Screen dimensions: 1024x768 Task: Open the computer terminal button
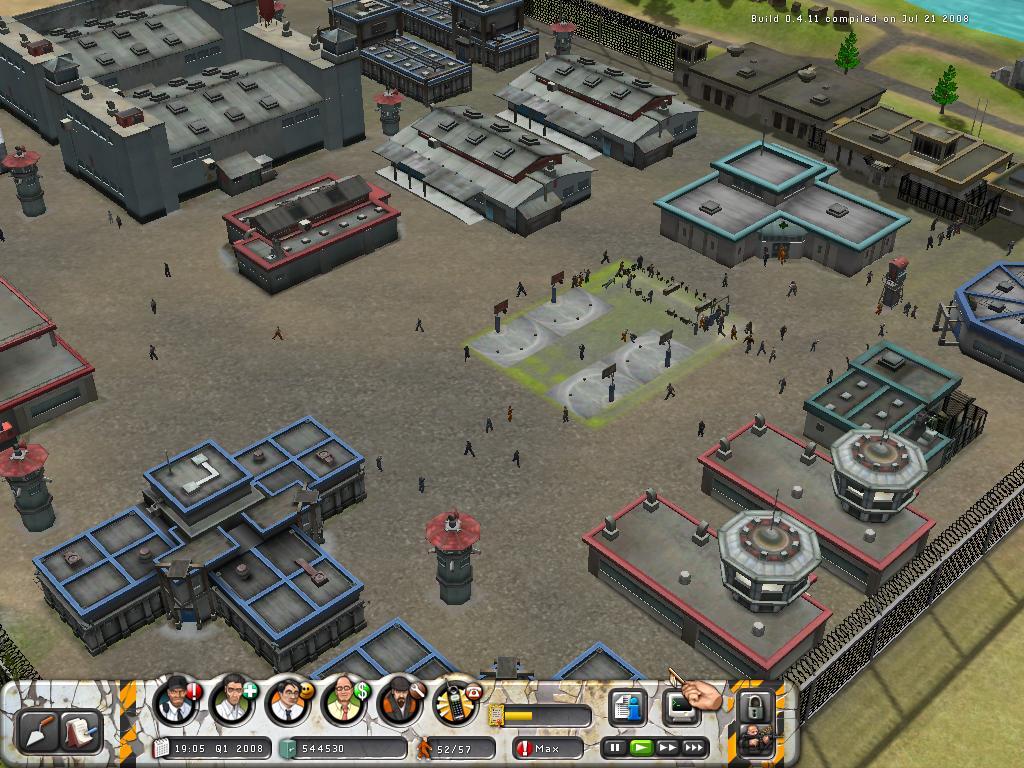coord(680,707)
